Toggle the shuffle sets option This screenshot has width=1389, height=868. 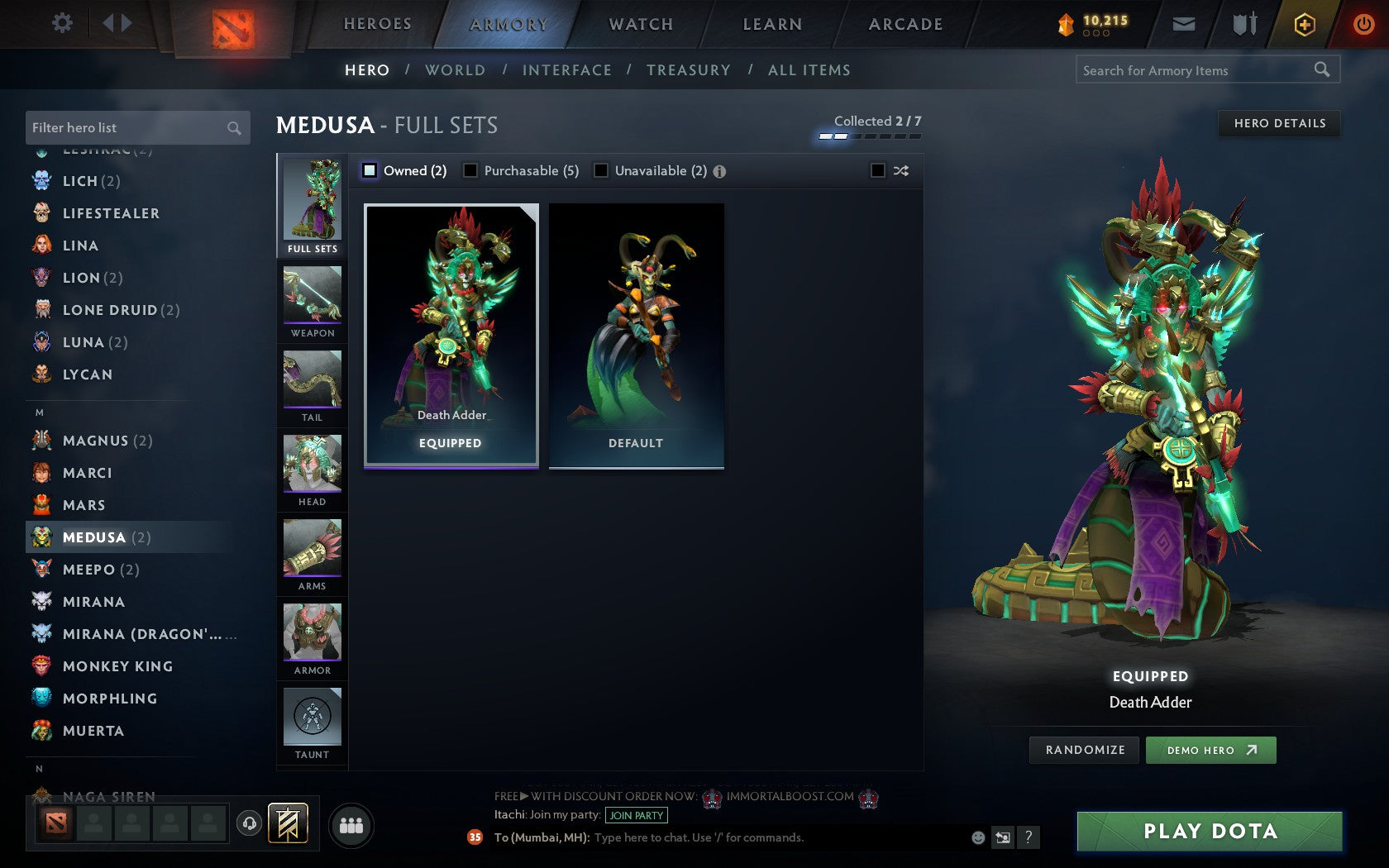901,170
